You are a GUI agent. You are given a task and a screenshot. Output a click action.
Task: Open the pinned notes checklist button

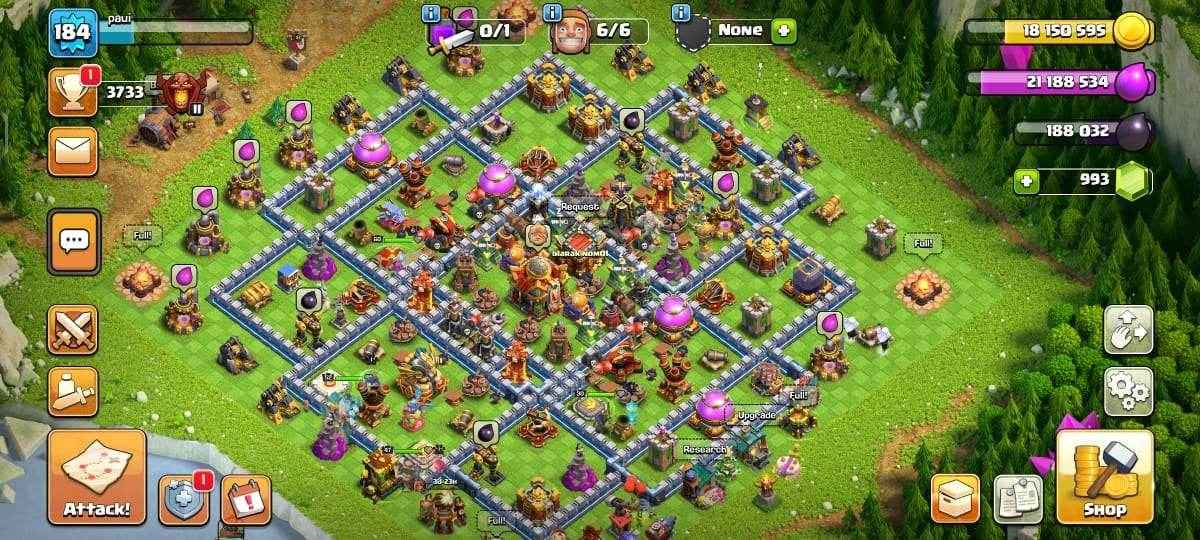1017,499
